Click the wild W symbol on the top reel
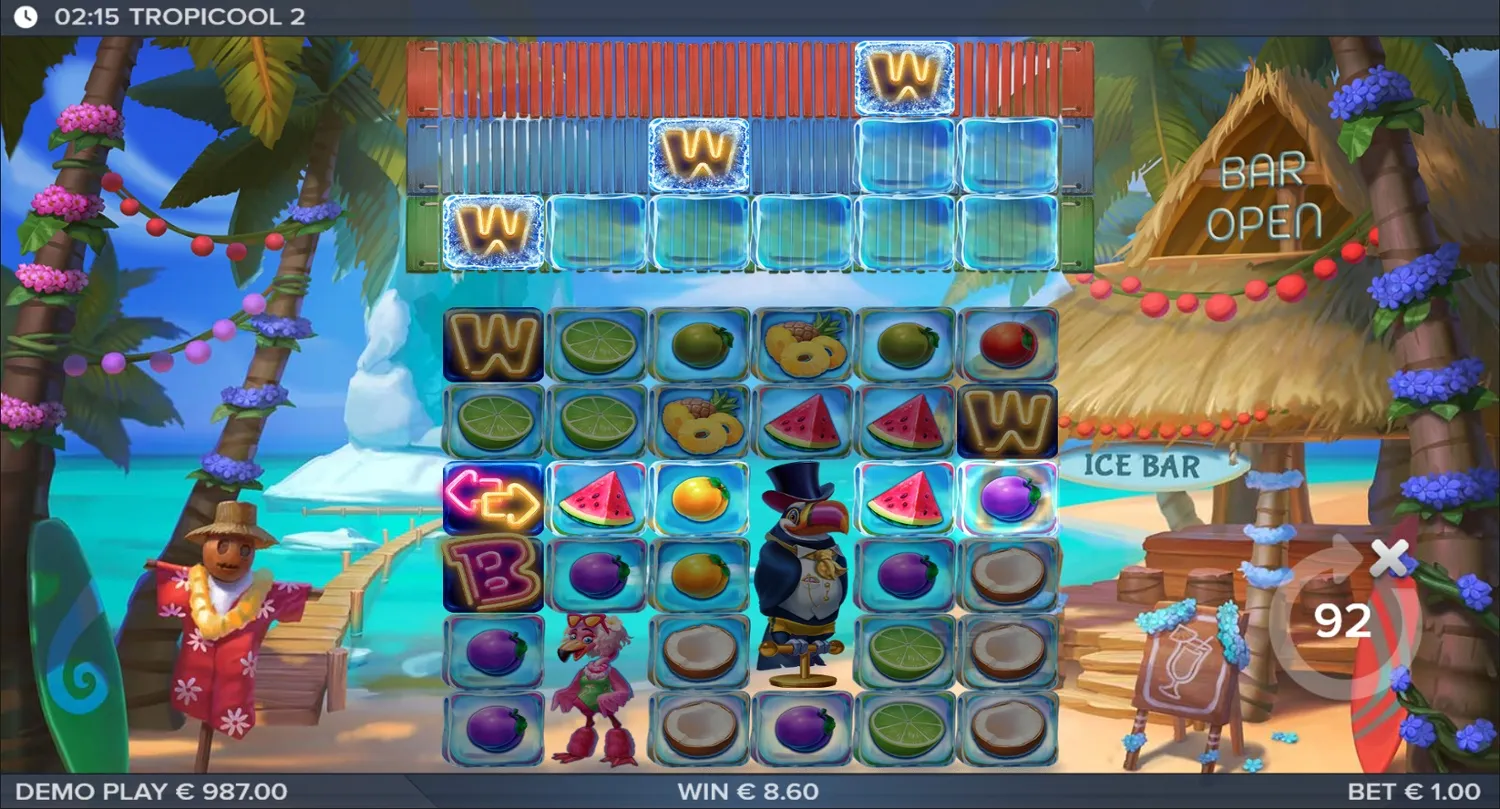The image size is (1500, 809). click(905, 79)
